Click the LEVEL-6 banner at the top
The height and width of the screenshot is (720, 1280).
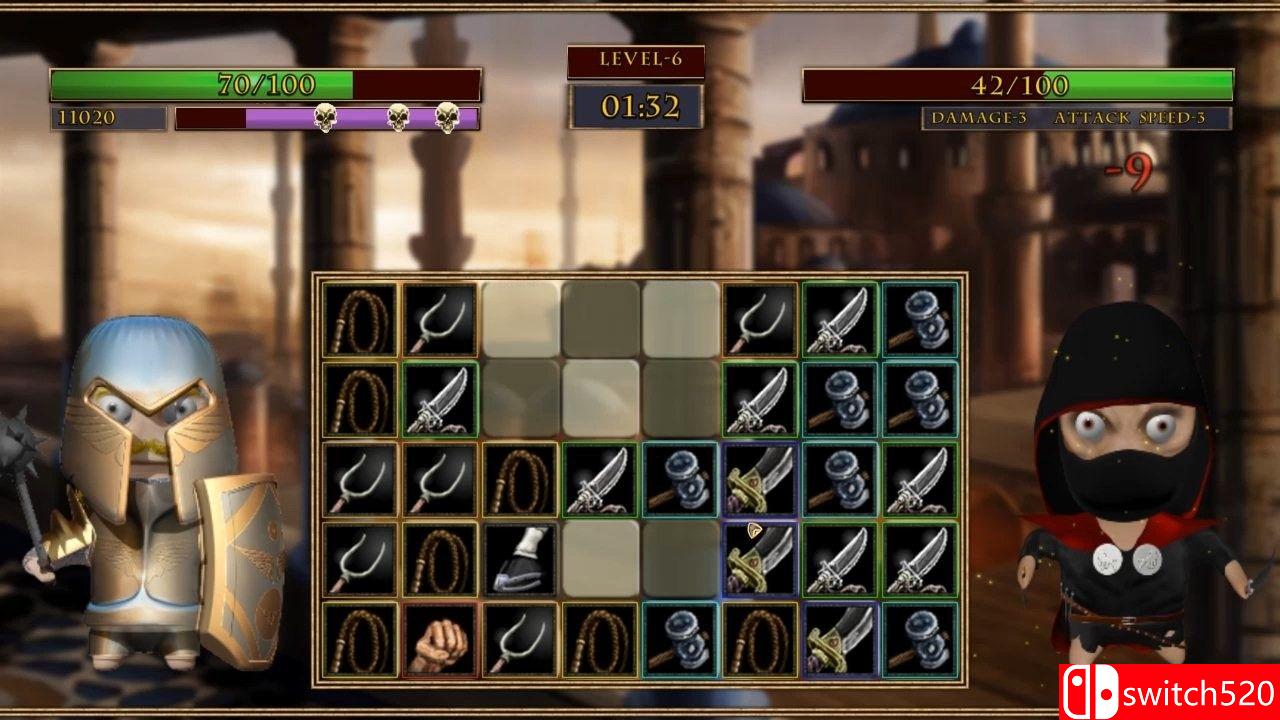click(x=637, y=58)
